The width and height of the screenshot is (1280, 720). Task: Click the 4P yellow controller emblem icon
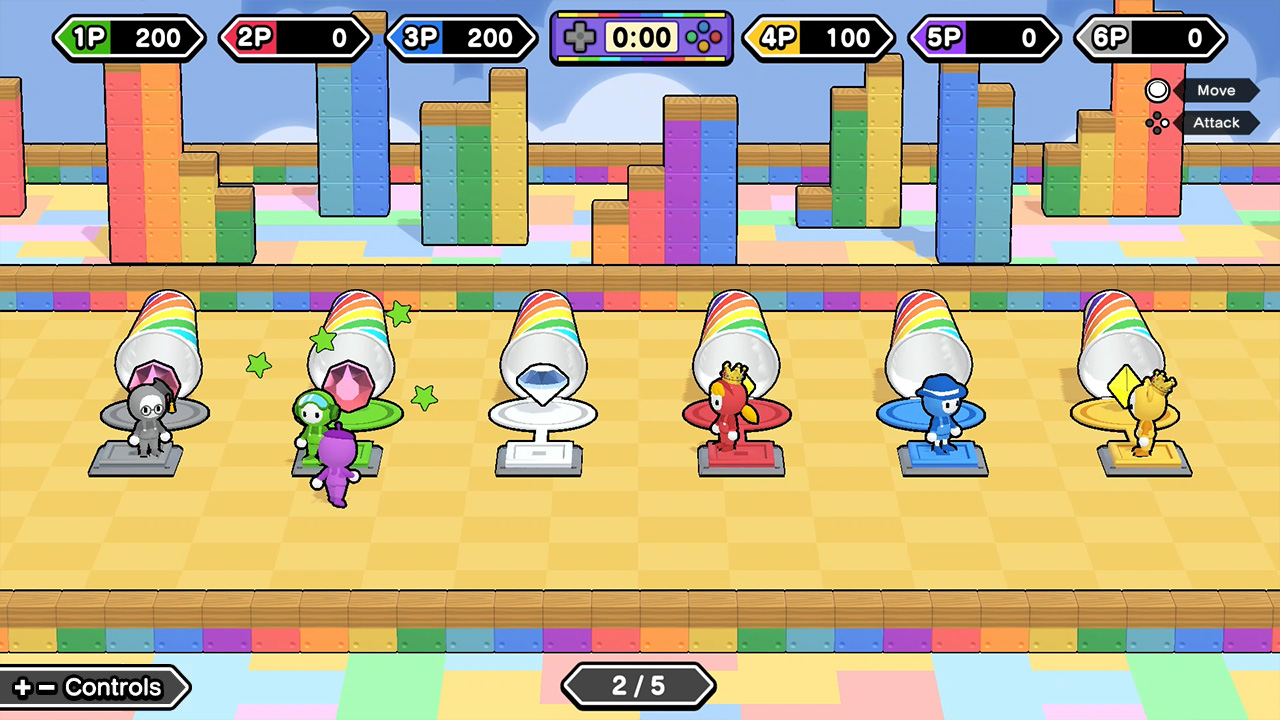tap(779, 37)
